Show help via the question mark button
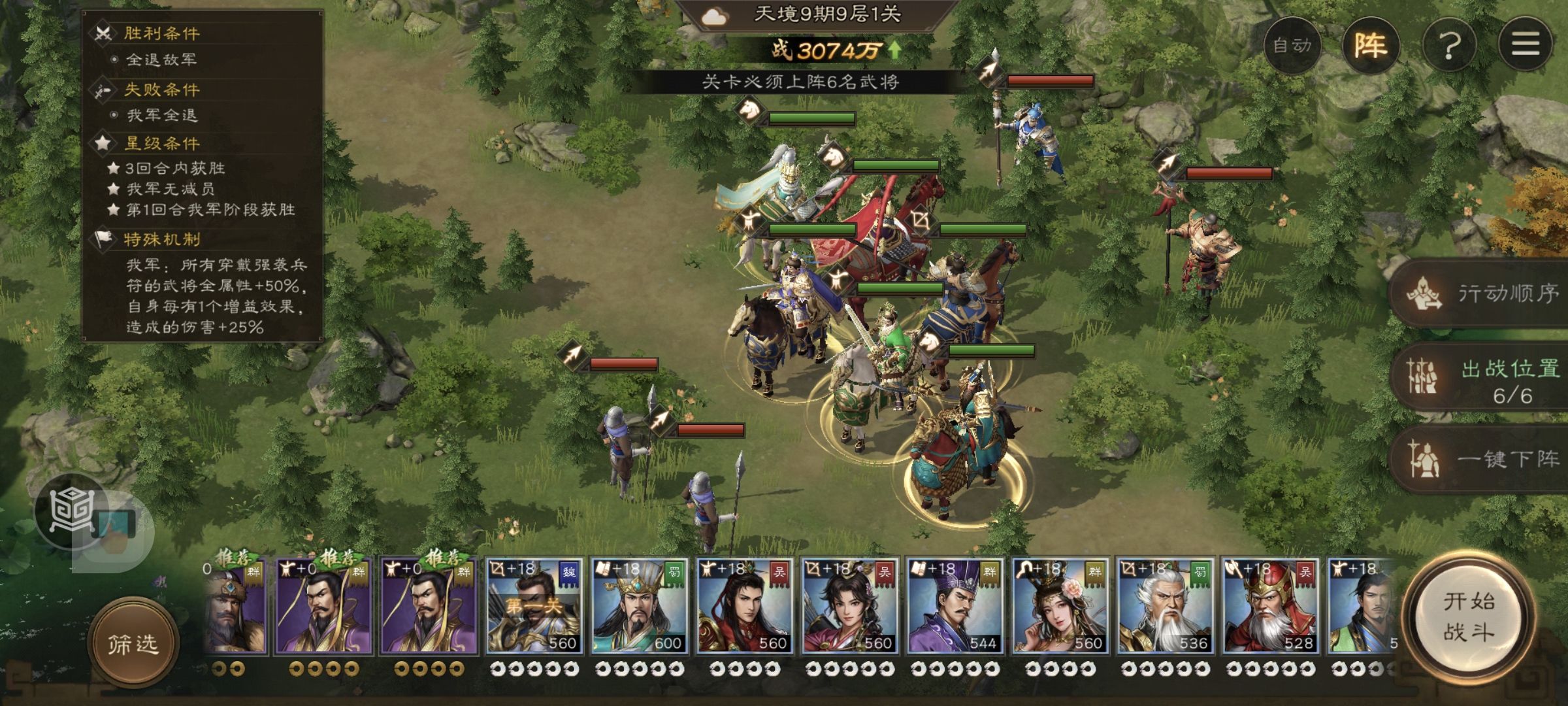 (1449, 46)
